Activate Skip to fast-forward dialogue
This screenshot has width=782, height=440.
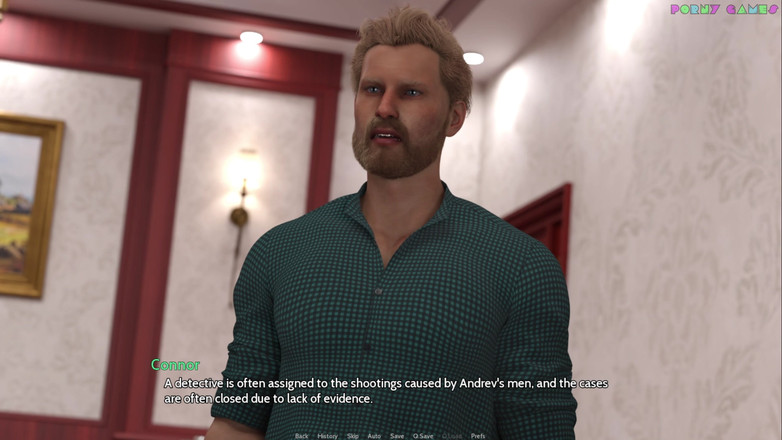tap(352, 436)
